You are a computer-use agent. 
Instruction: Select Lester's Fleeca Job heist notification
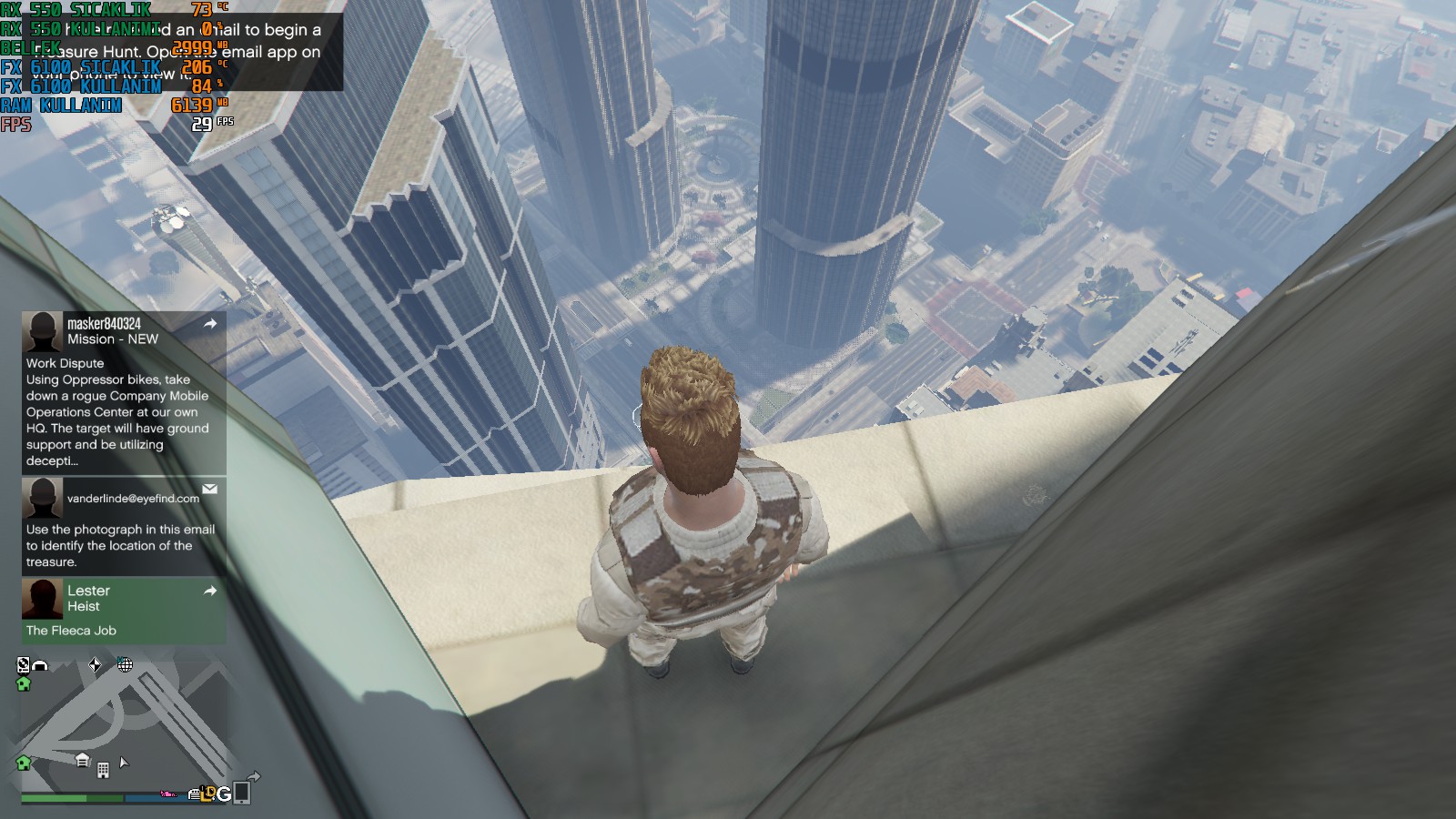click(x=124, y=611)
